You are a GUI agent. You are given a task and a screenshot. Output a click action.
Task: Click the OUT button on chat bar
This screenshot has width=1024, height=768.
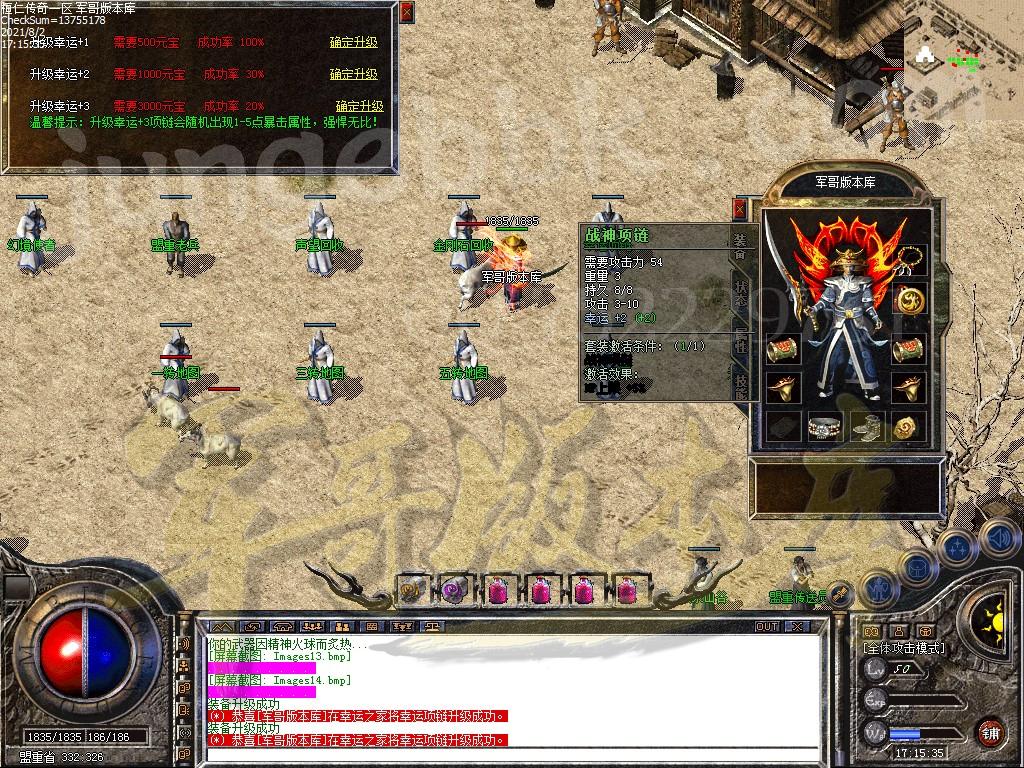pyautogui.click(x=767, y=627)
